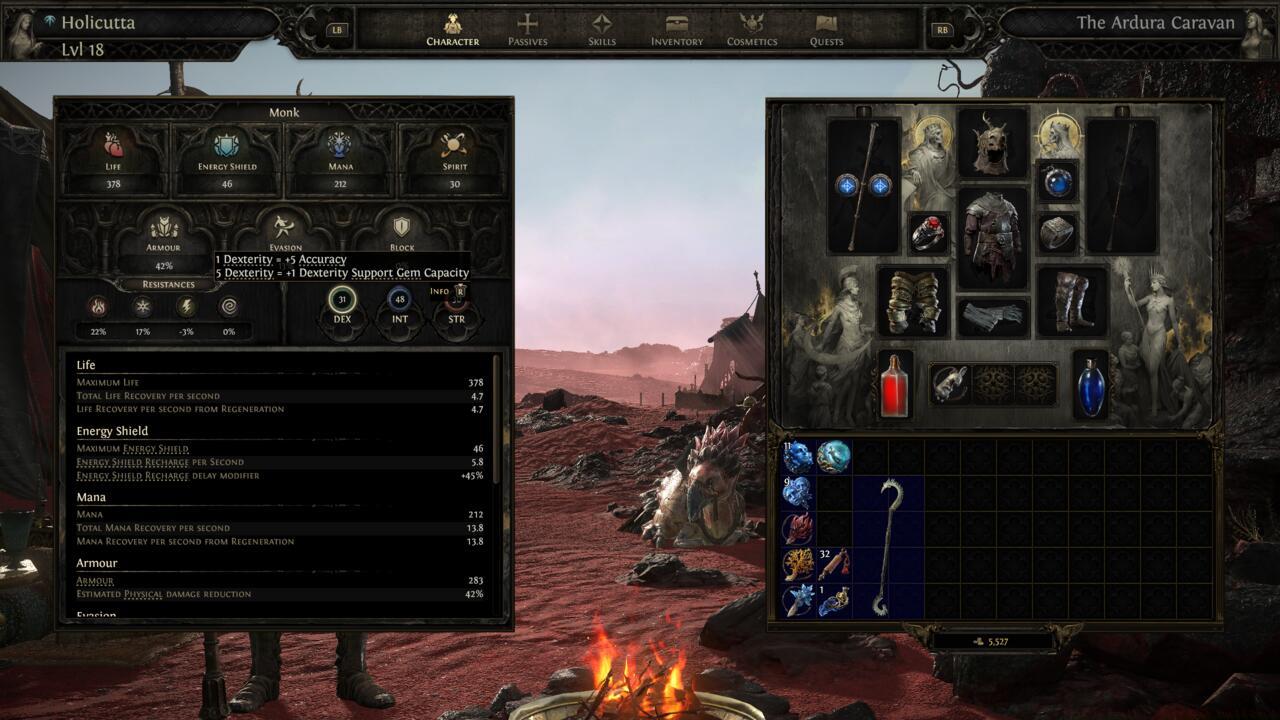
Task: Select the Spirit stat tile
Action: [455, 157]
